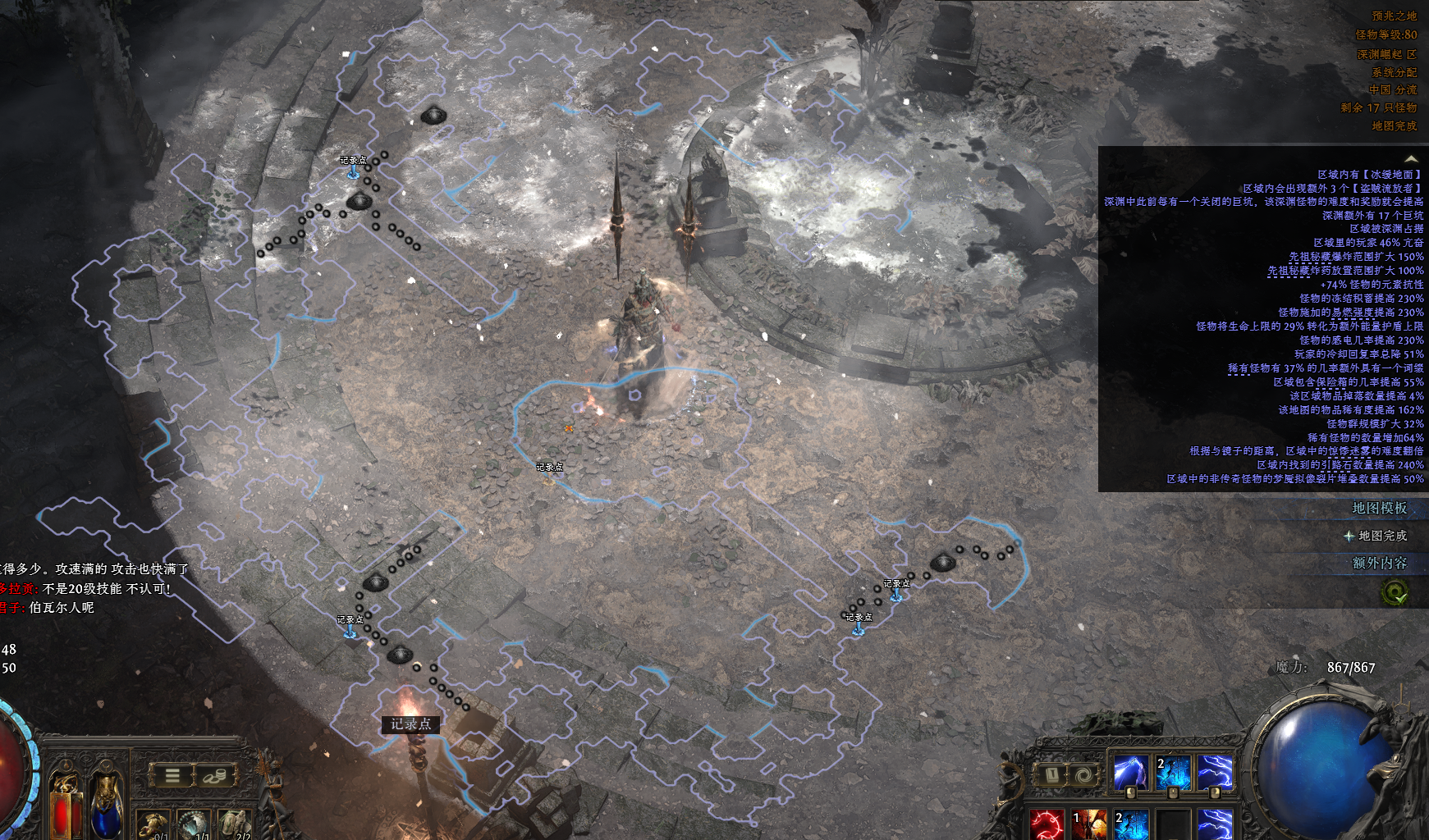Select the 地图完成 objective entry
The width and height of the screenshot is (1429, 840).
[x=1381, y=536]
